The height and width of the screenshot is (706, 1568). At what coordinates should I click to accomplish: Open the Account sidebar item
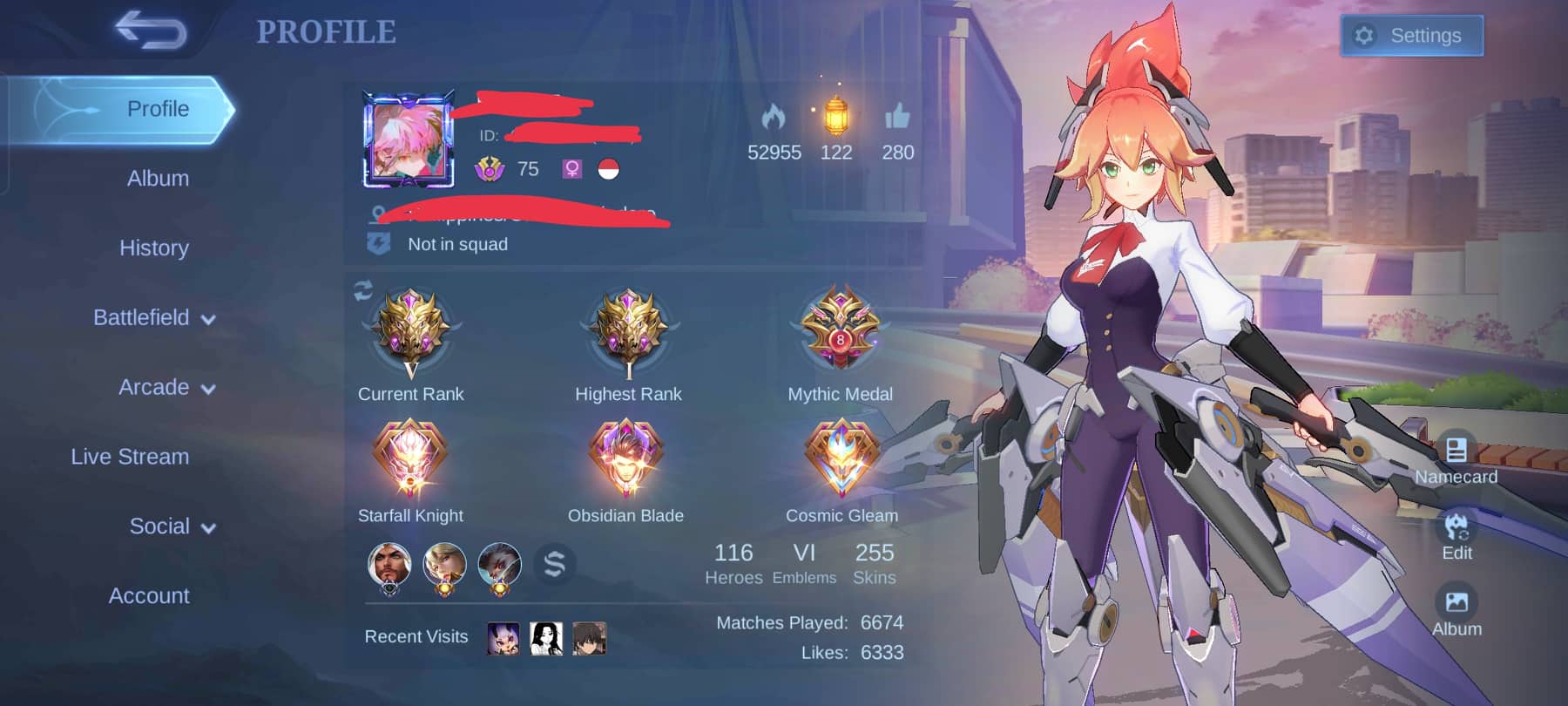coord(149,596)
